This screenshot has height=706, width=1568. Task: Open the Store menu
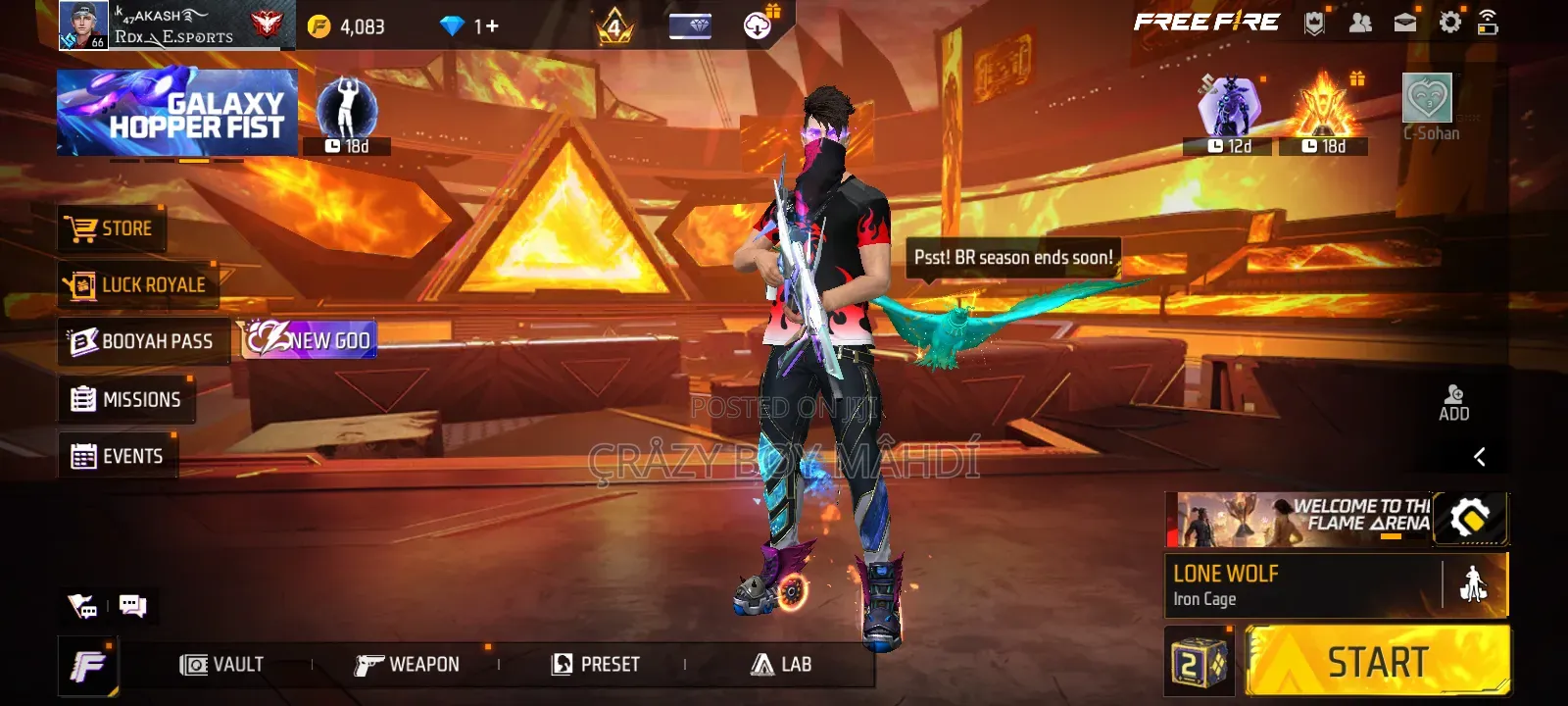tap(111, 229)
